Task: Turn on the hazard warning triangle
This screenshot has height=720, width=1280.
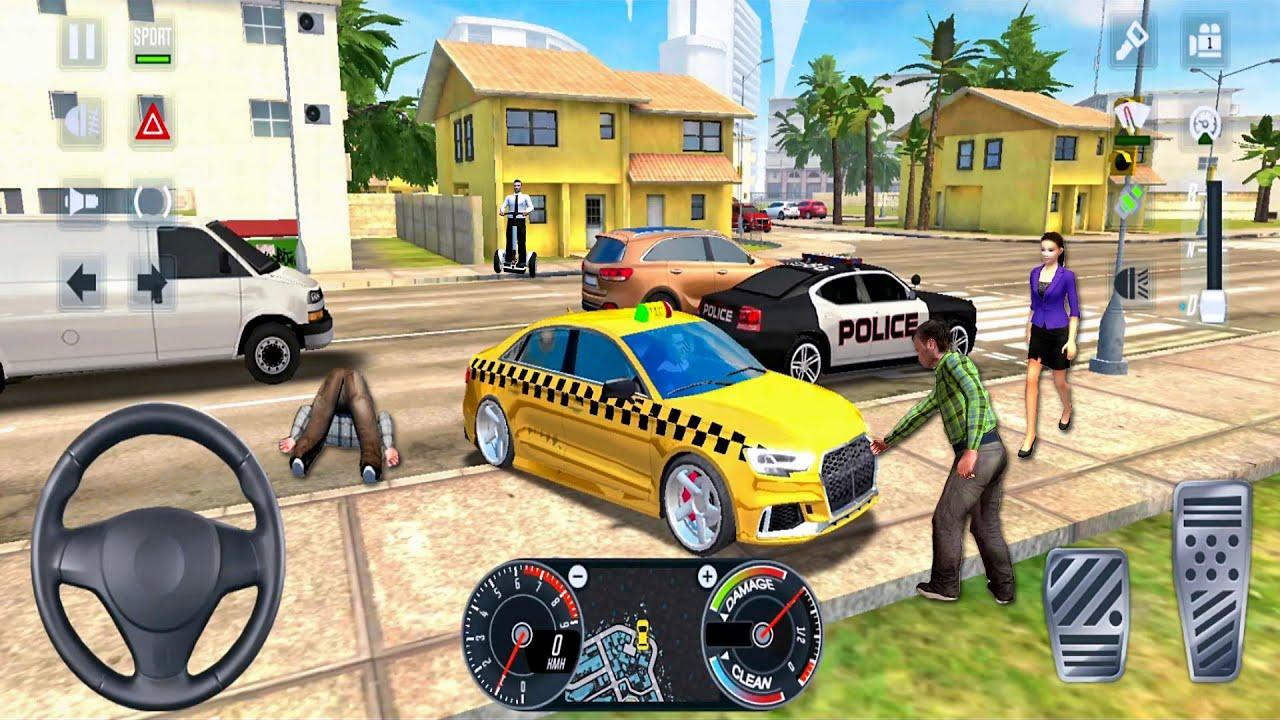Action: click(x=152, y=122)
